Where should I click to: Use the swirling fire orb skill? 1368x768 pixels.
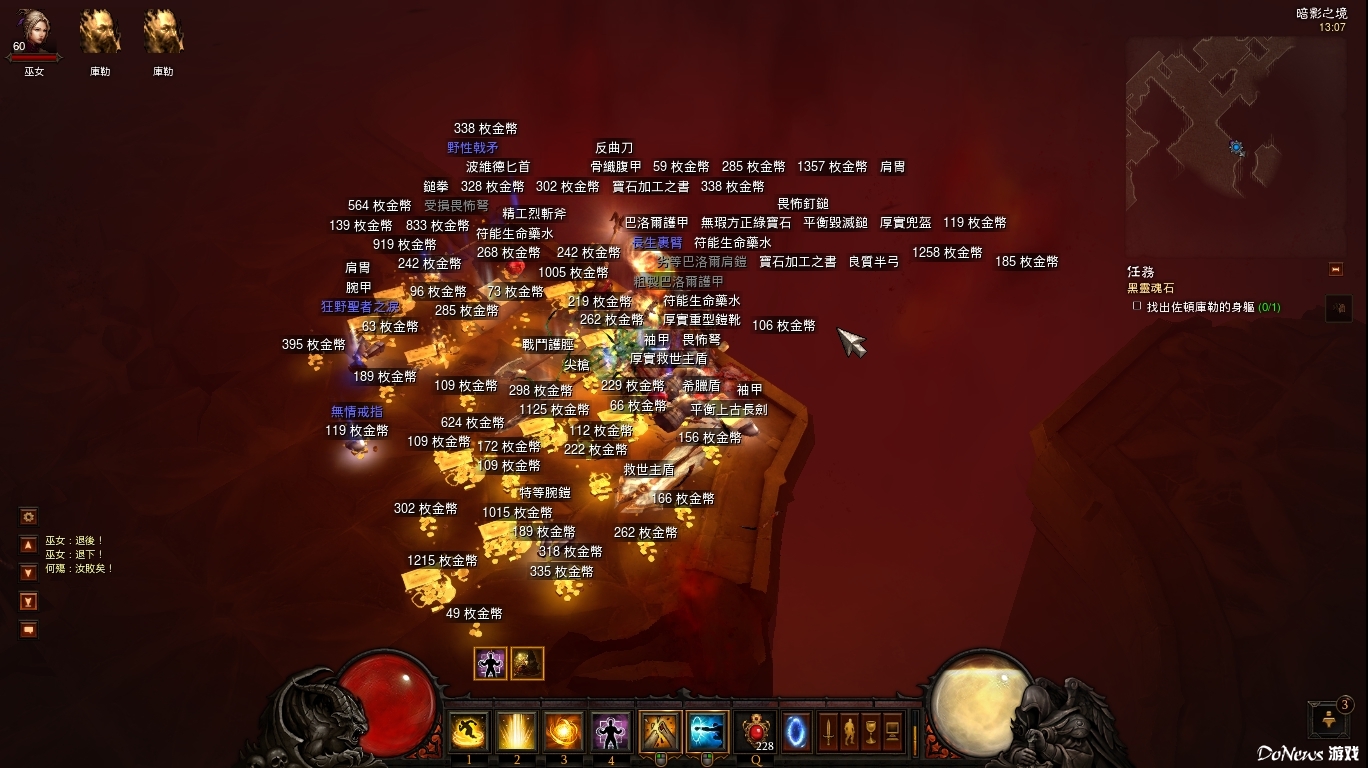tap(563, 732)
